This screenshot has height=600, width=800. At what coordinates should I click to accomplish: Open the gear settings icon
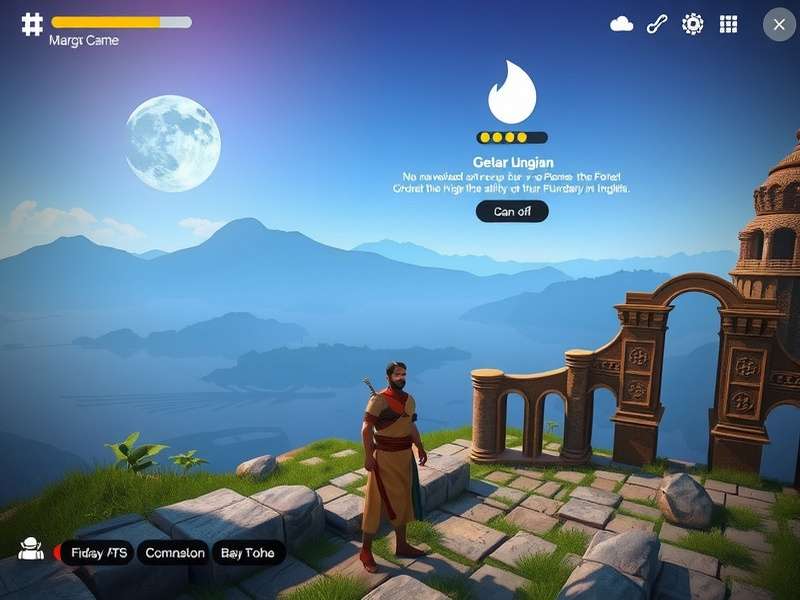coord(693,24)
